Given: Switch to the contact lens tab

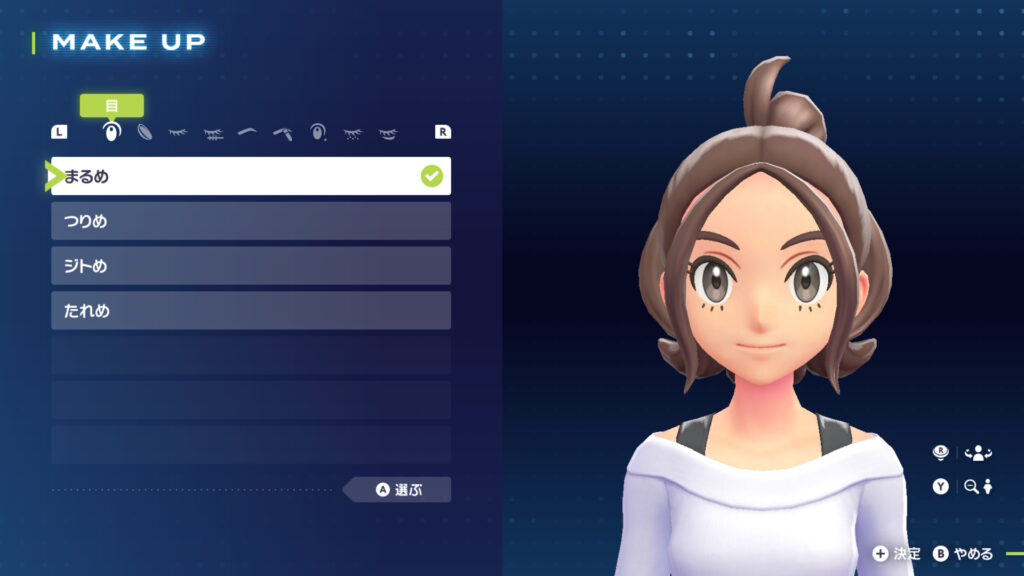Looking at the screenshot, I should [144, 132].
